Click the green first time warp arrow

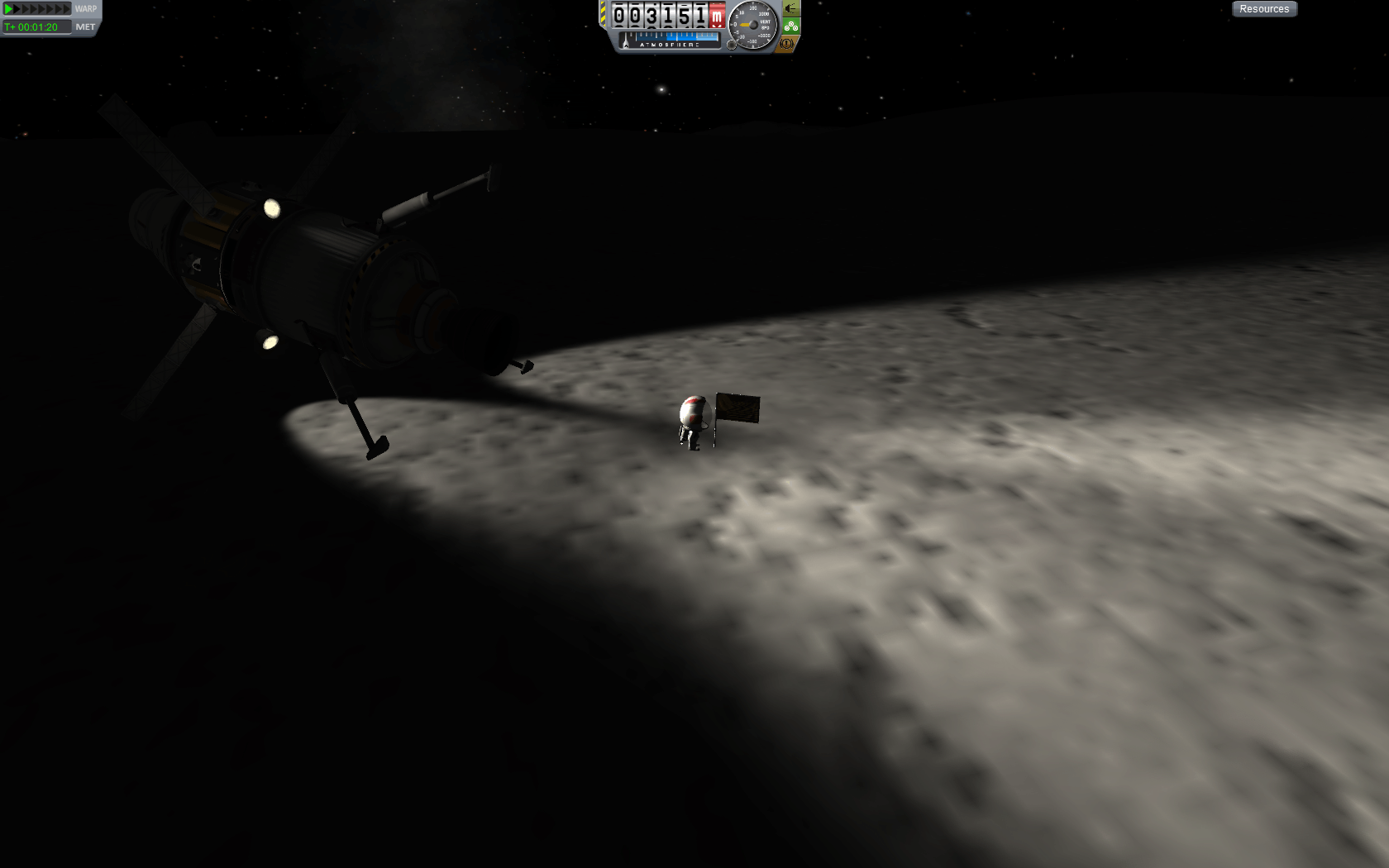(x=9, y=8)
